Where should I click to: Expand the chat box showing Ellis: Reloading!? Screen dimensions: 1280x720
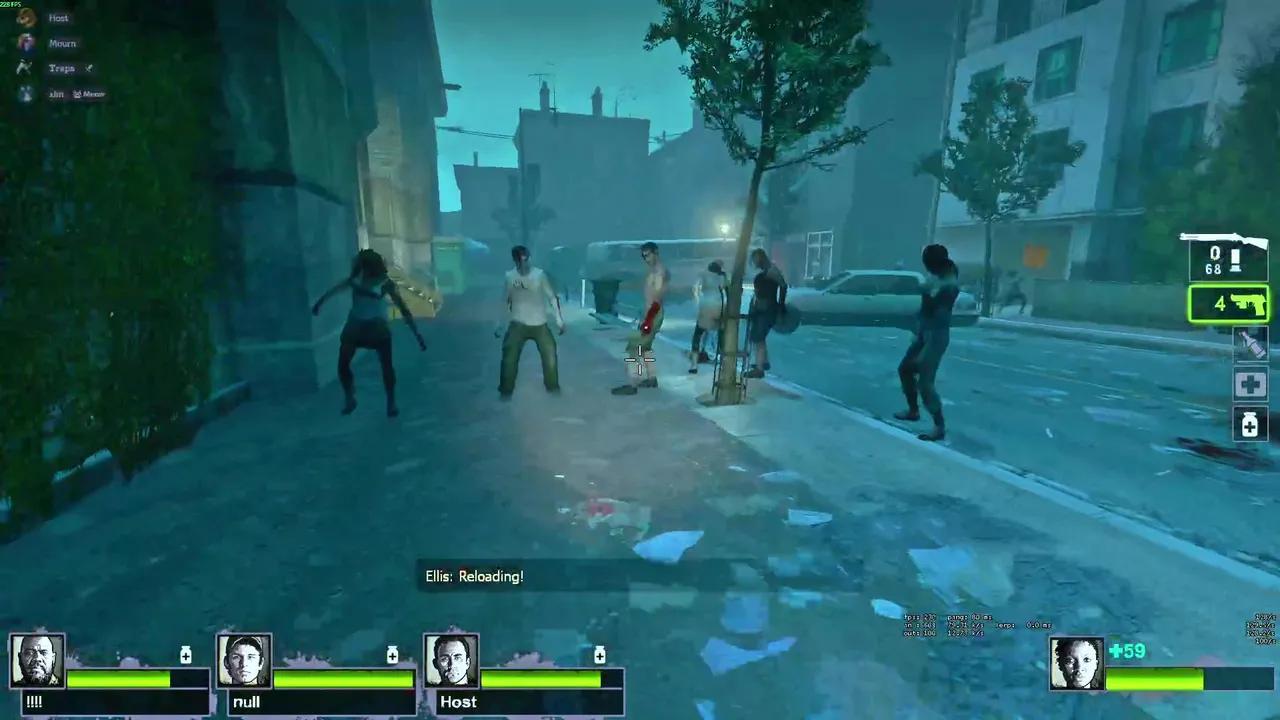pos(474,576)
